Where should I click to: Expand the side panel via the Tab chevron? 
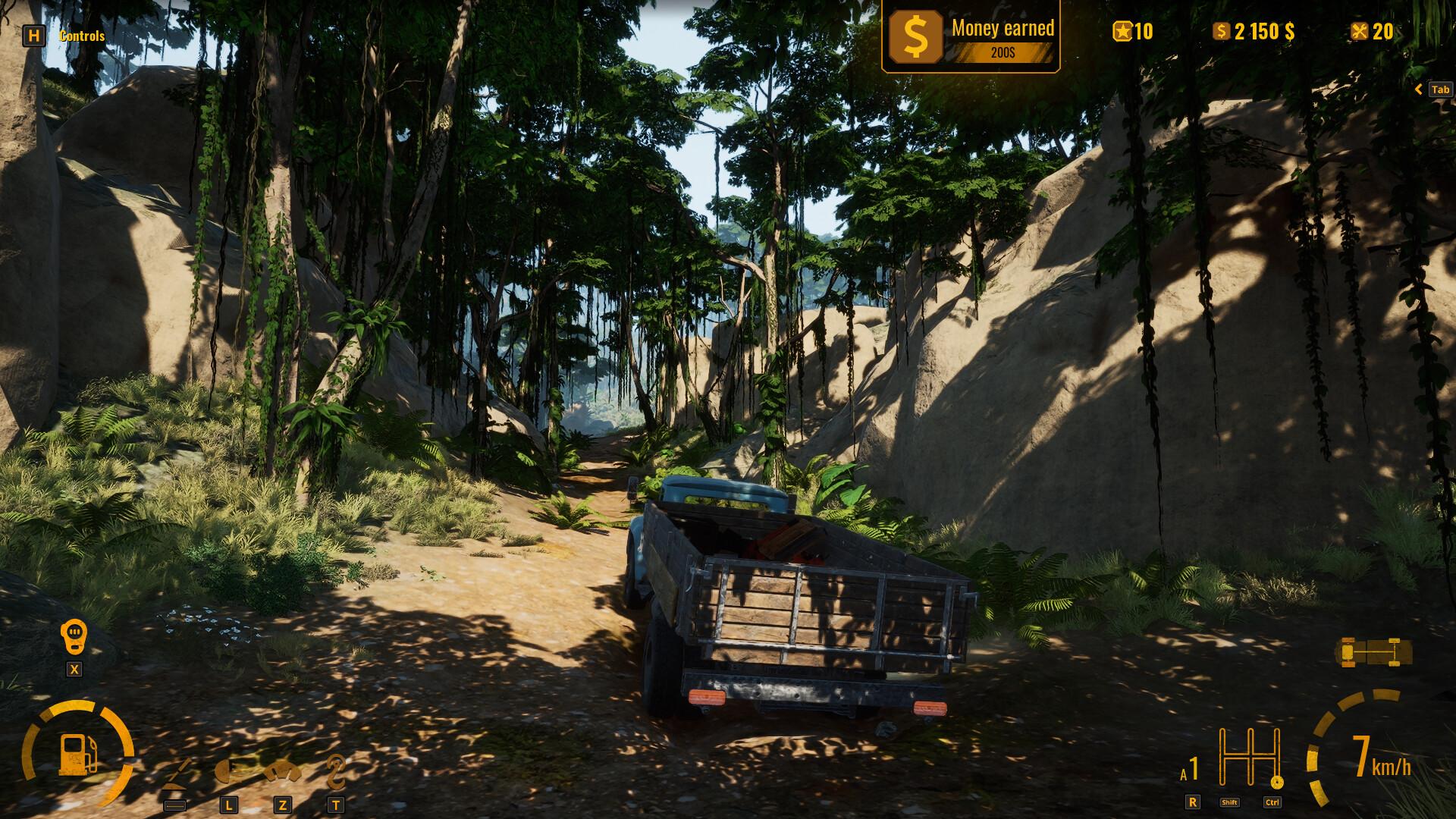tap(1419, 89)
